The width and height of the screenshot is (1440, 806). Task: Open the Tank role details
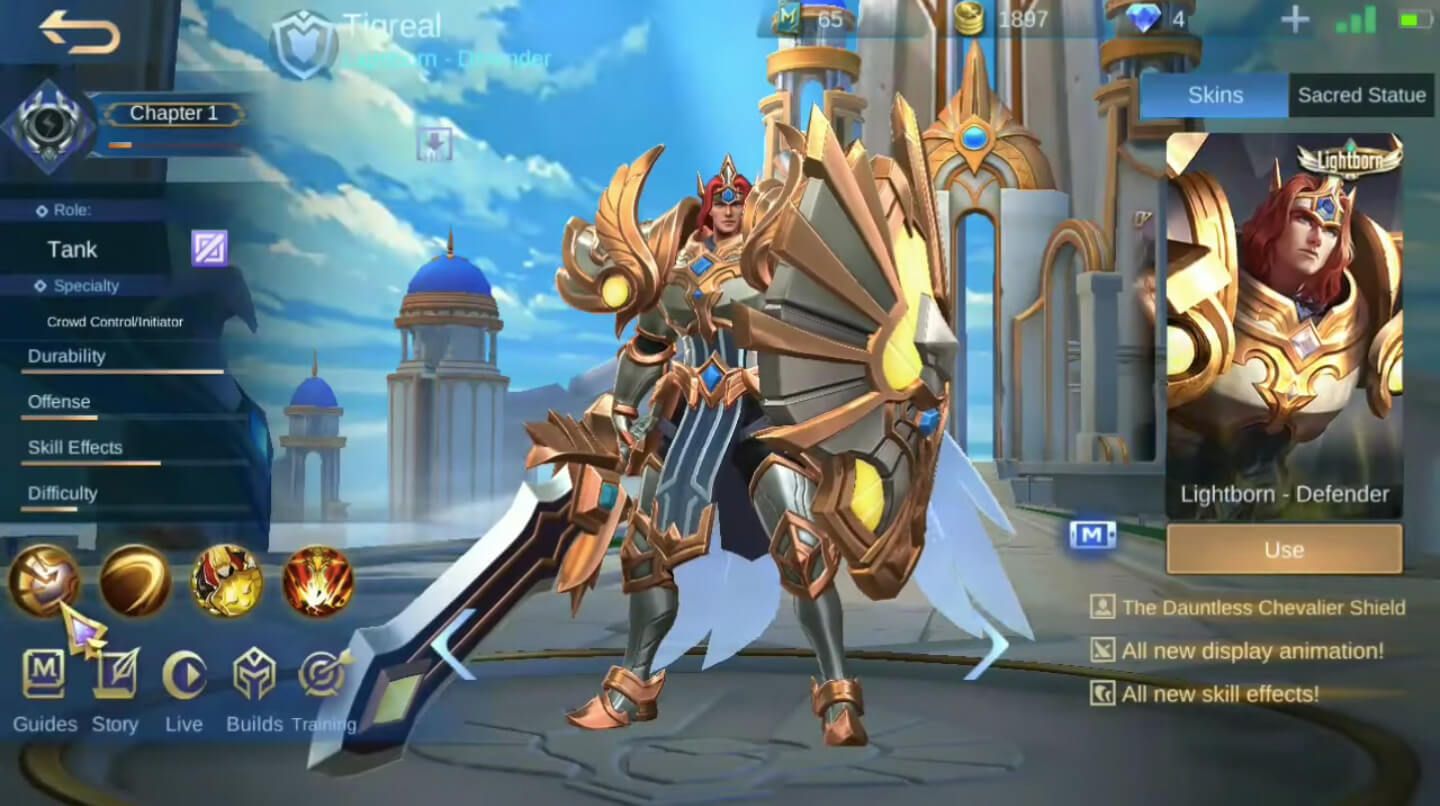[70, 249]
